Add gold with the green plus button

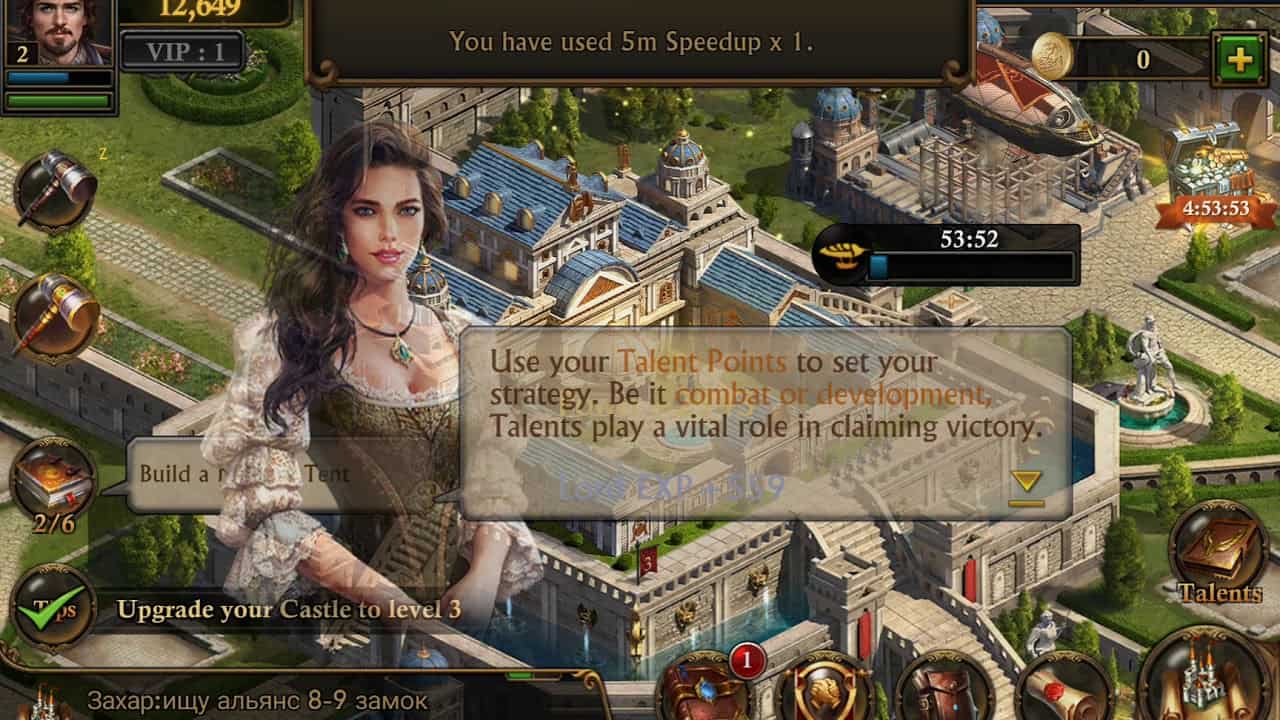tap(1239, 59)
